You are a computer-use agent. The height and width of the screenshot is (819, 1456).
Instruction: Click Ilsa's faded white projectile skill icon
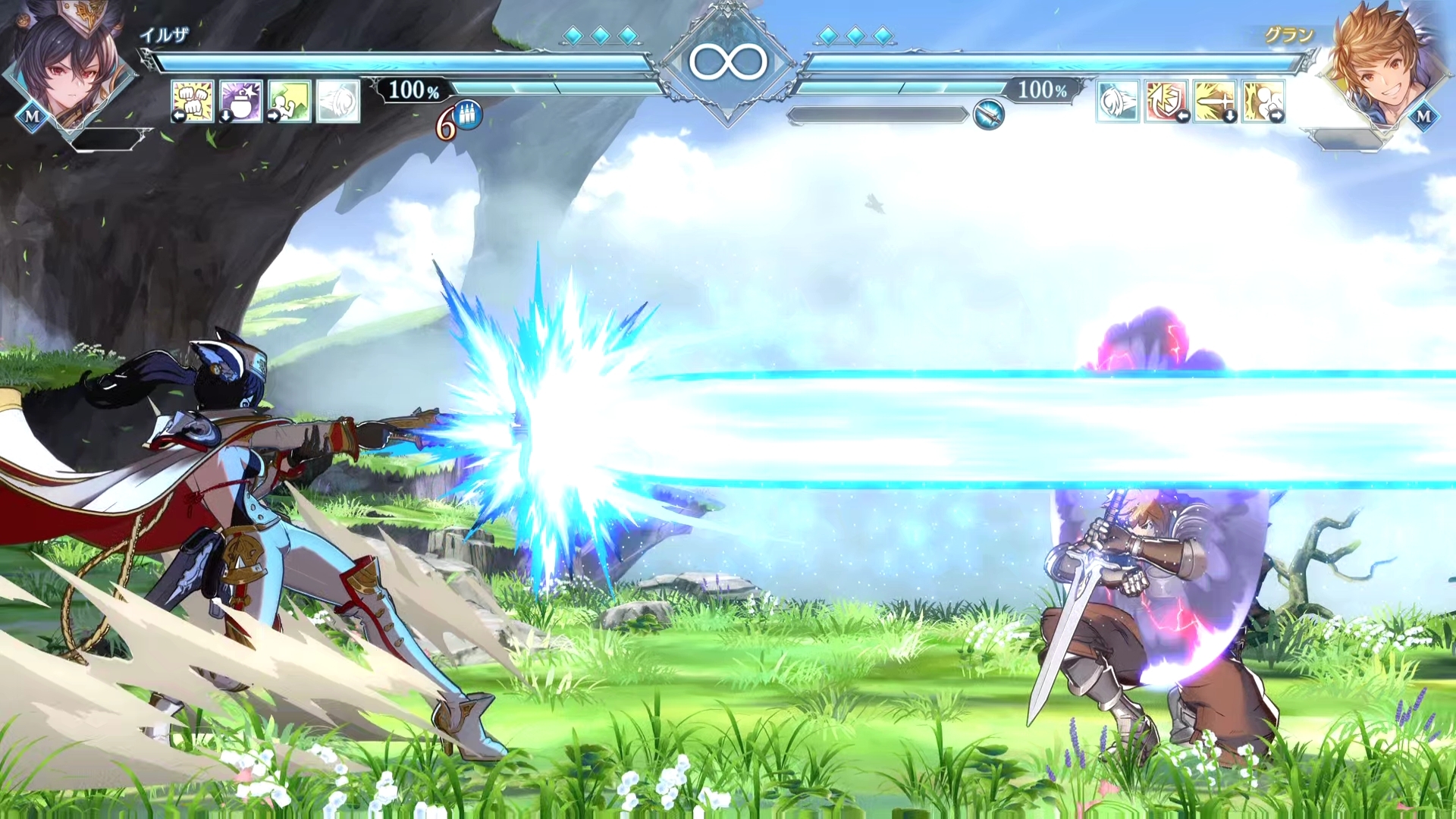tap(337, 101)
